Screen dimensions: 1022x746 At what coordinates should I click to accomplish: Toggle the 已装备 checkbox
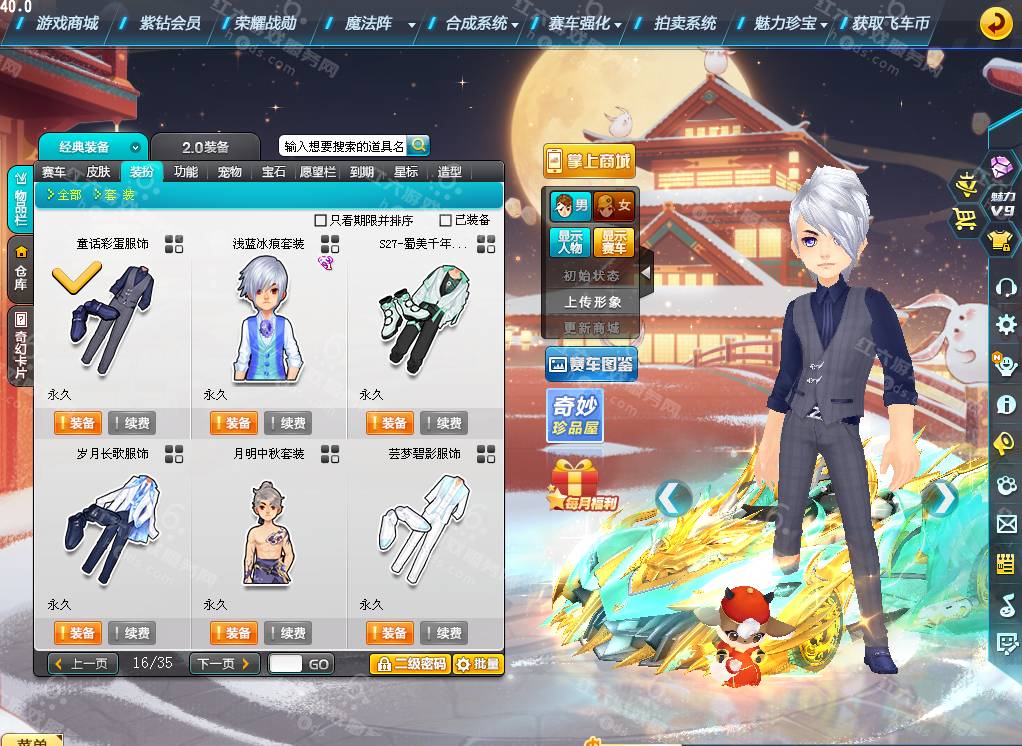click(x=446, y=220)
